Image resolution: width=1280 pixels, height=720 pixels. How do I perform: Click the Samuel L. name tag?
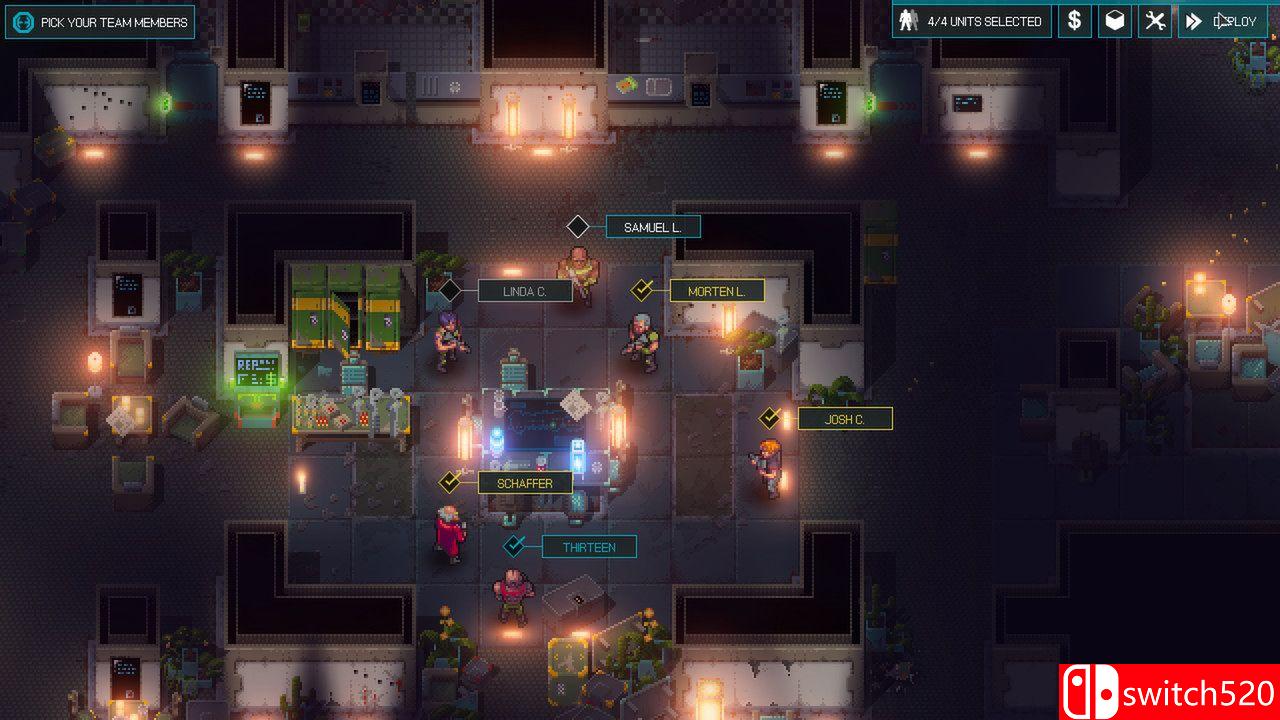point(653,226)
